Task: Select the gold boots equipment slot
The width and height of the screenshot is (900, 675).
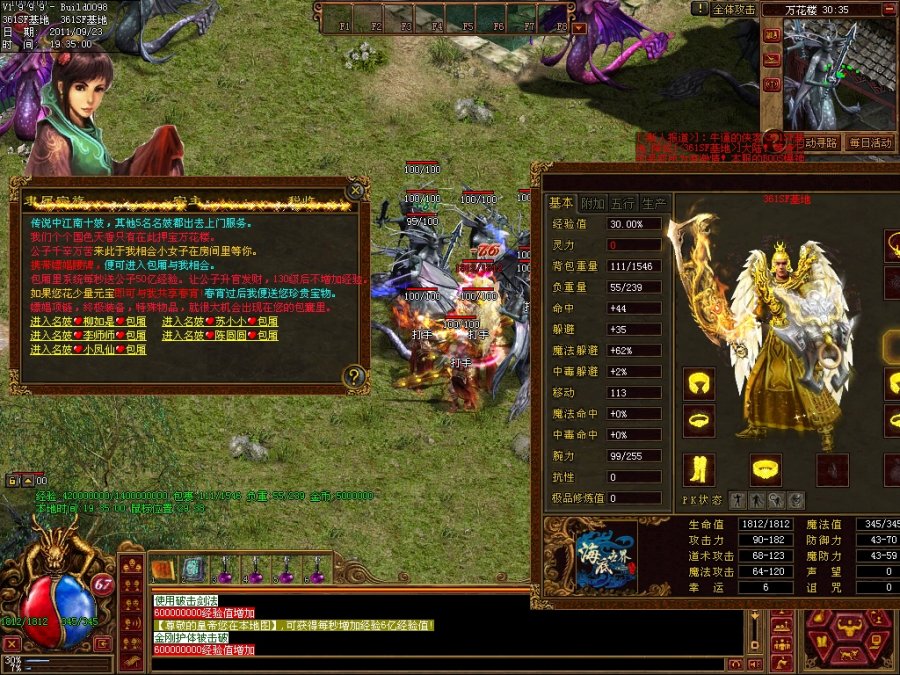Action: click(x=699, y=469)
